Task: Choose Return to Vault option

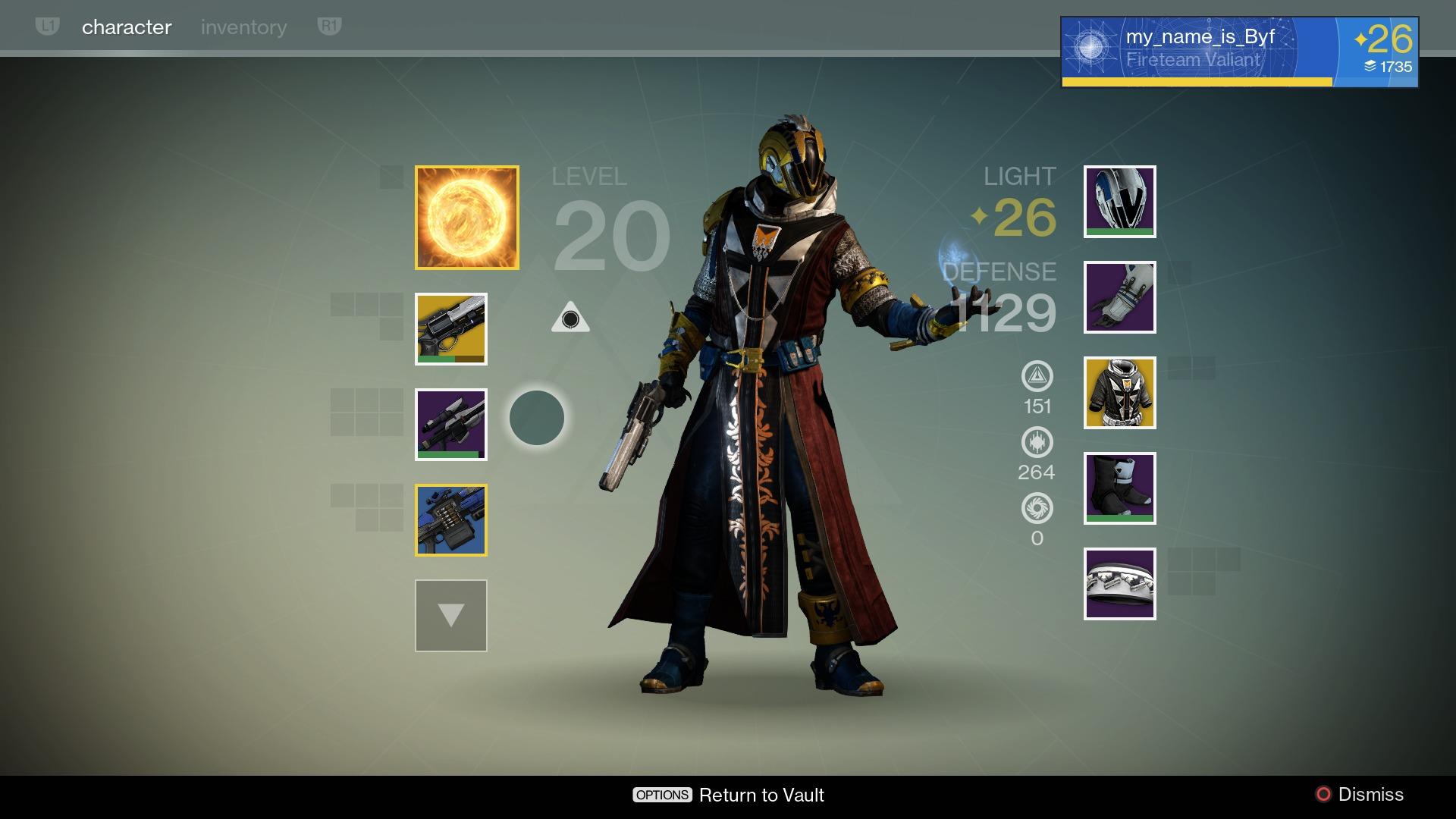Action: [x=761, y=795]
